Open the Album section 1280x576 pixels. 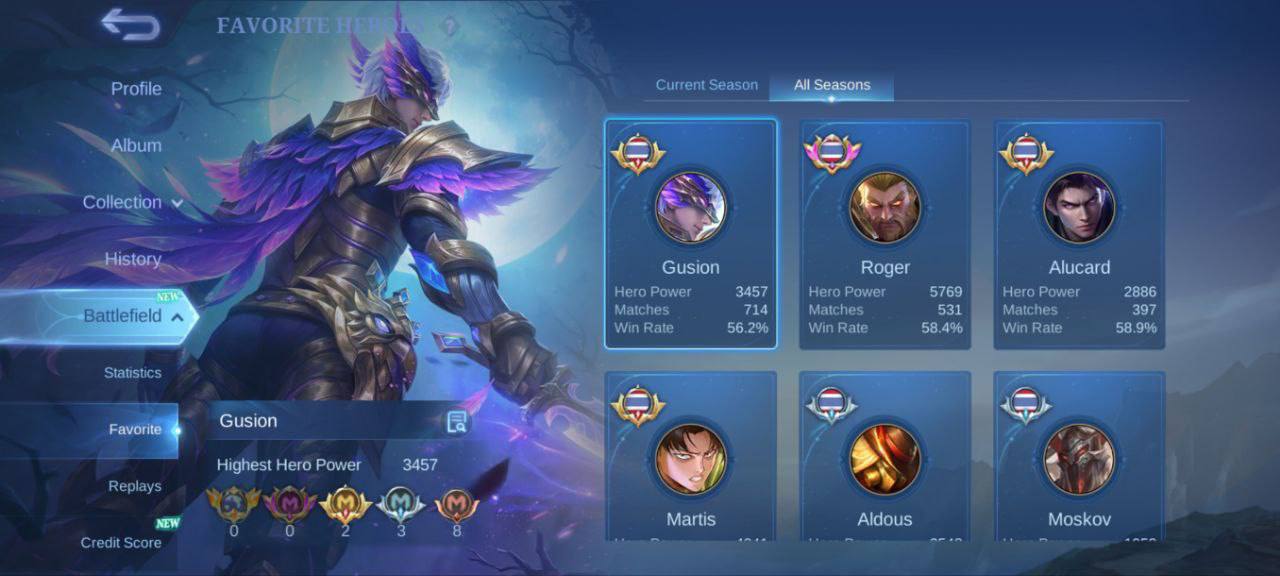136,145
